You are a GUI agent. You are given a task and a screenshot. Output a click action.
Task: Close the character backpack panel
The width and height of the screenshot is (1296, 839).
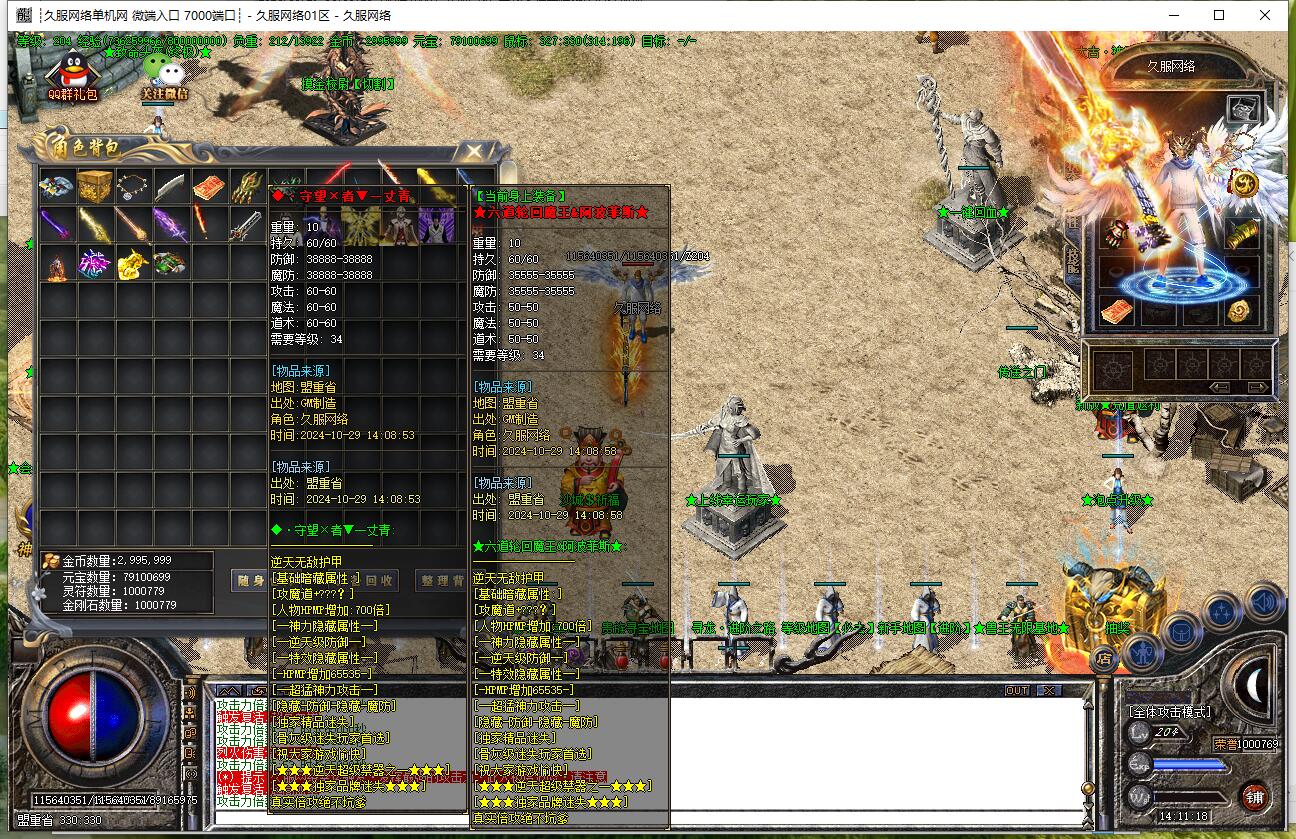[x=474, y=150]
